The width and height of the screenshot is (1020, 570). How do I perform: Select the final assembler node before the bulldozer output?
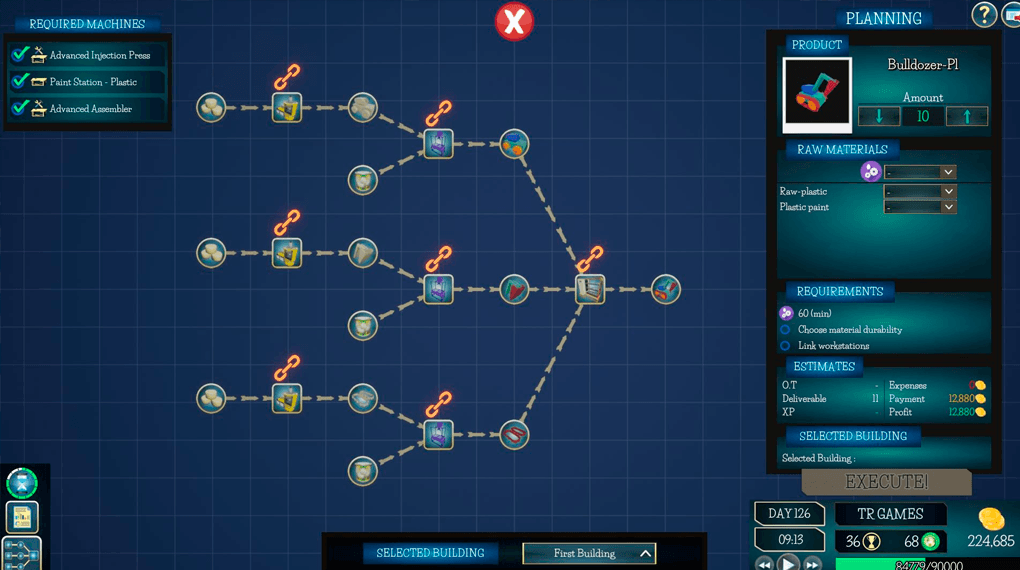tap(590, 290)
